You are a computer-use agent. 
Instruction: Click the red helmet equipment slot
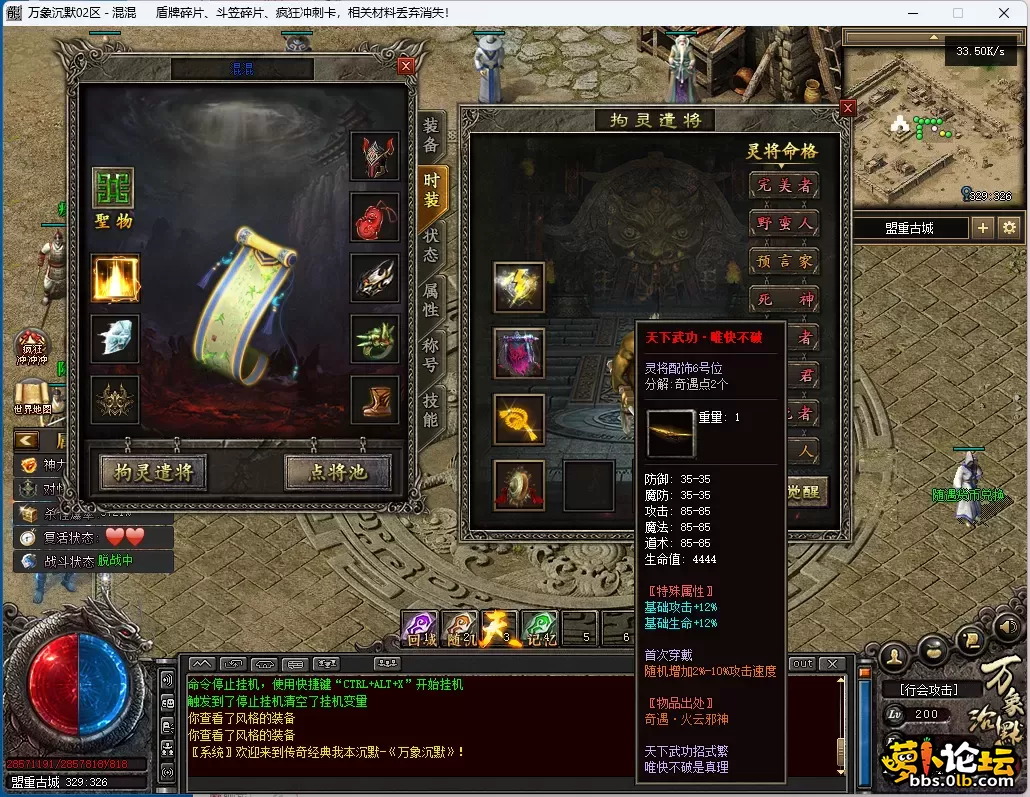coord(375,157)
